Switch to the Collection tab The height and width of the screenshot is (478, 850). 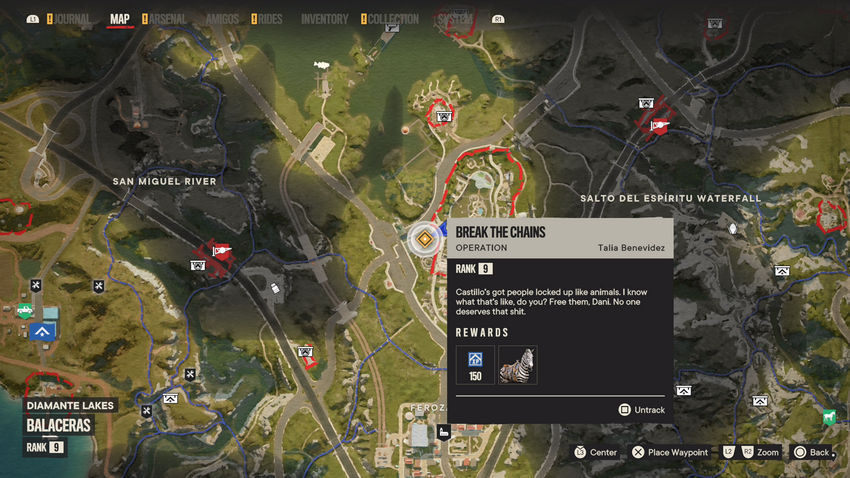pyautogui.click(x=393, y=19)
